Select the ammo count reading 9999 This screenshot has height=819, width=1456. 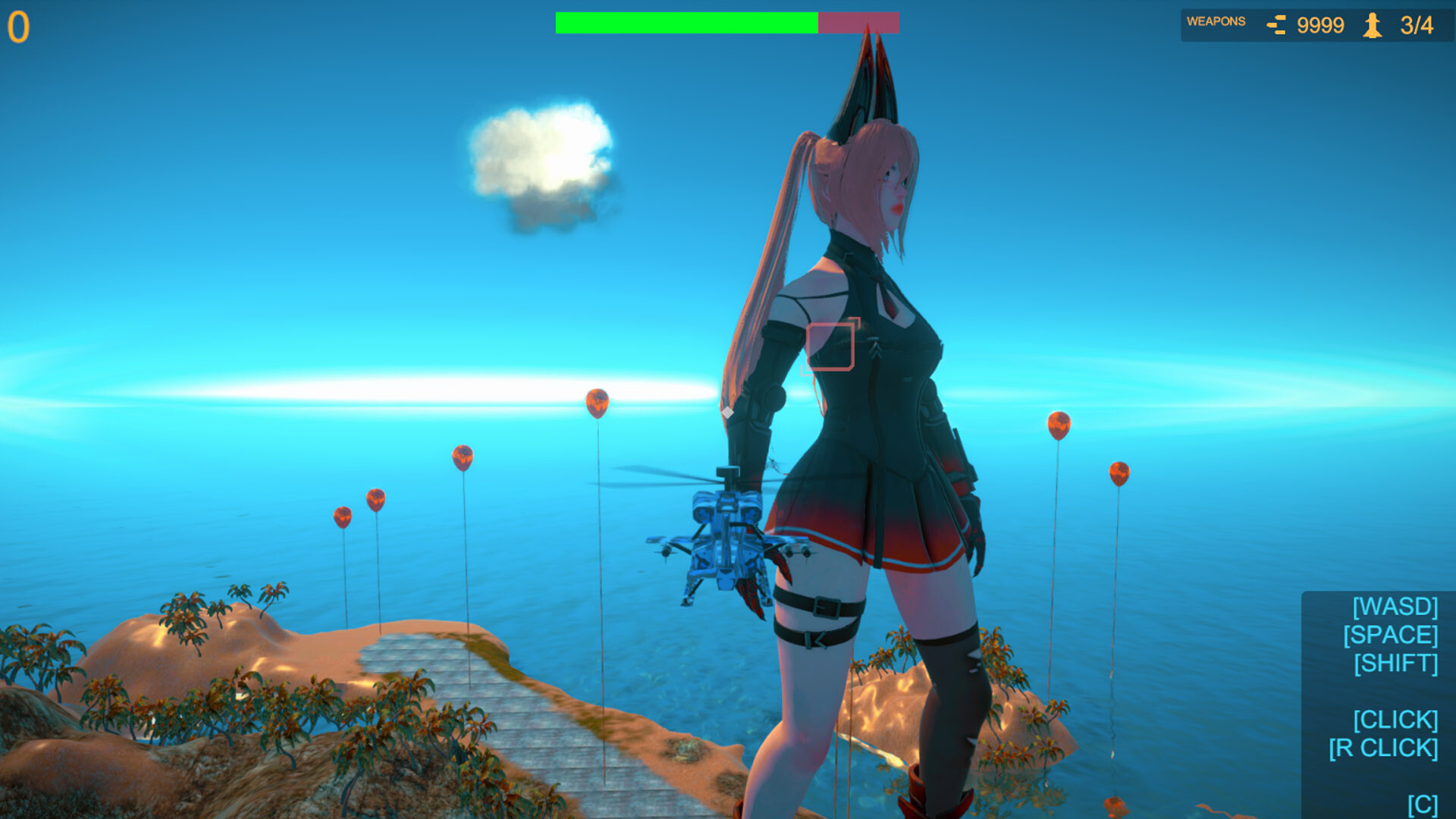[x=1320, y=24]
